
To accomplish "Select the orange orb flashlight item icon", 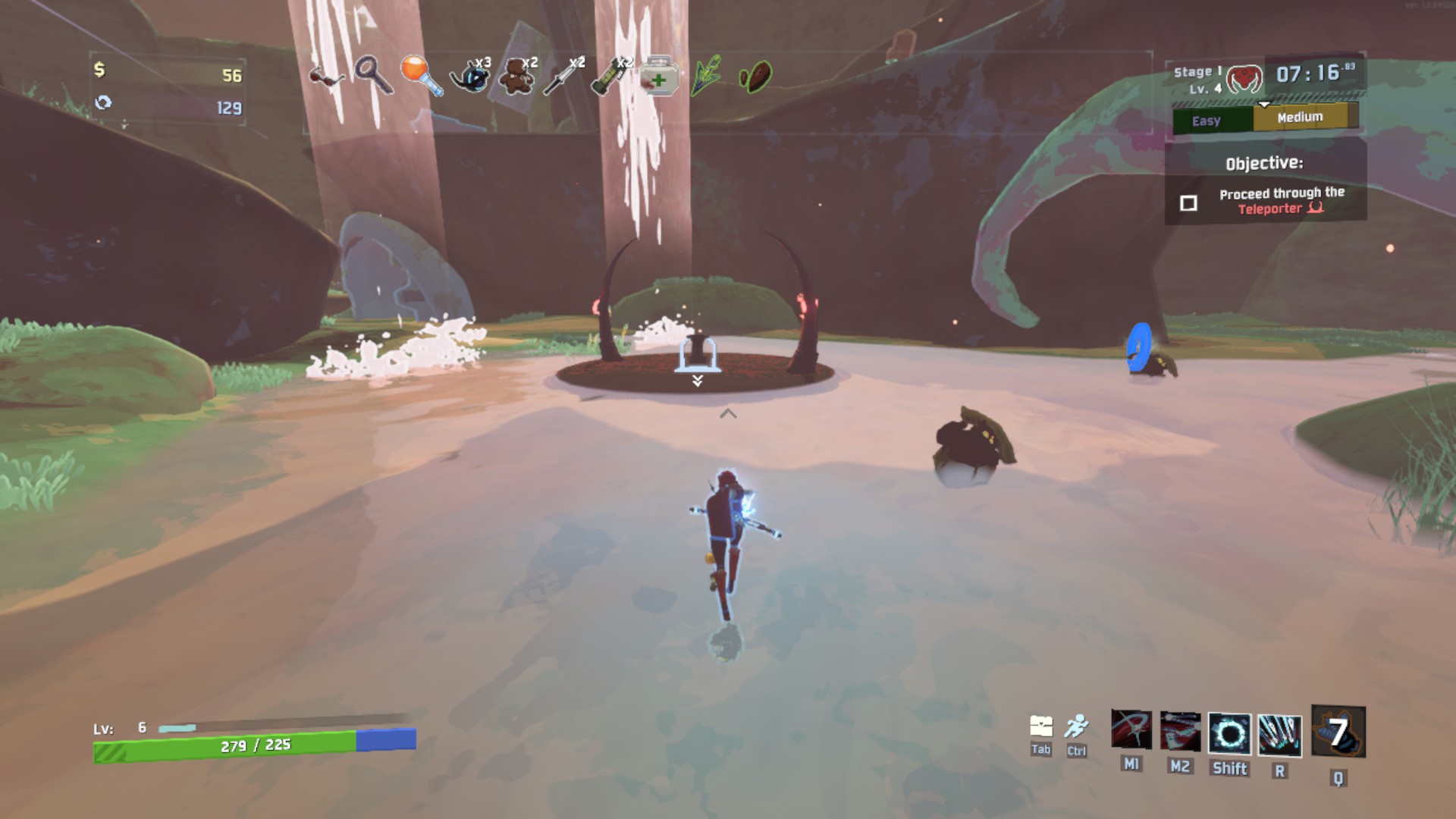I will coord(422,75).
